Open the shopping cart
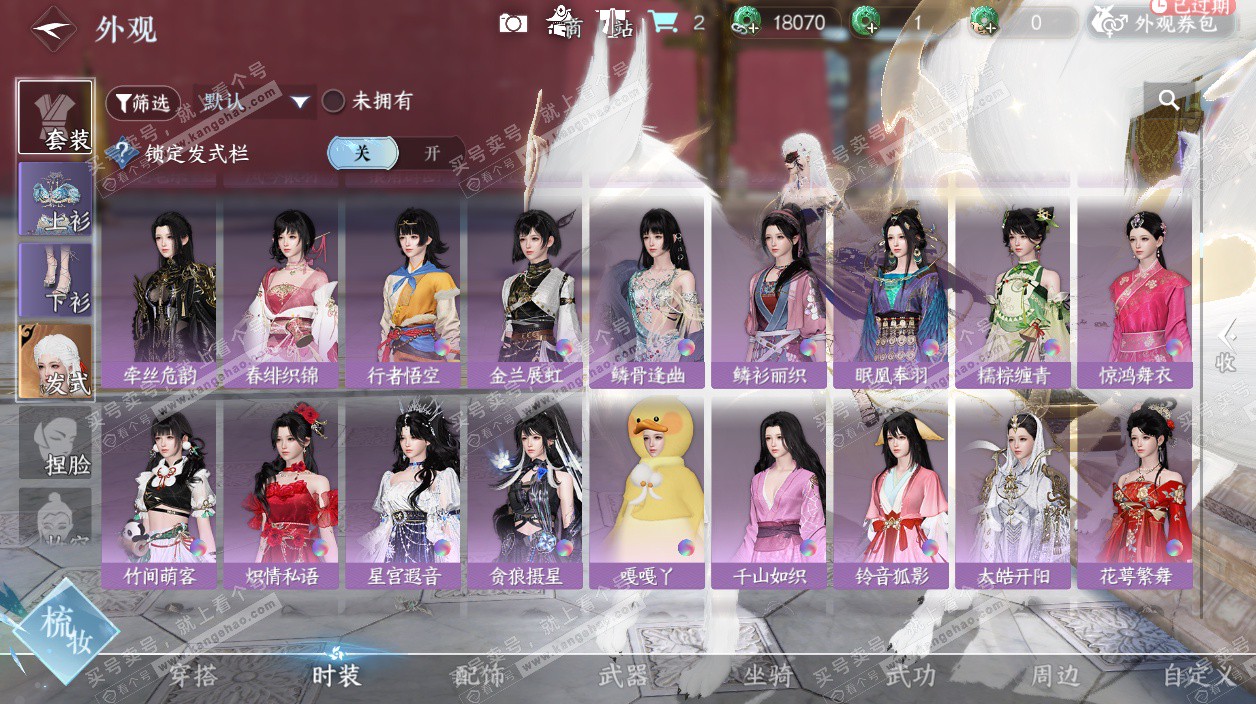 pyautogui.click(x=661, y=22)
